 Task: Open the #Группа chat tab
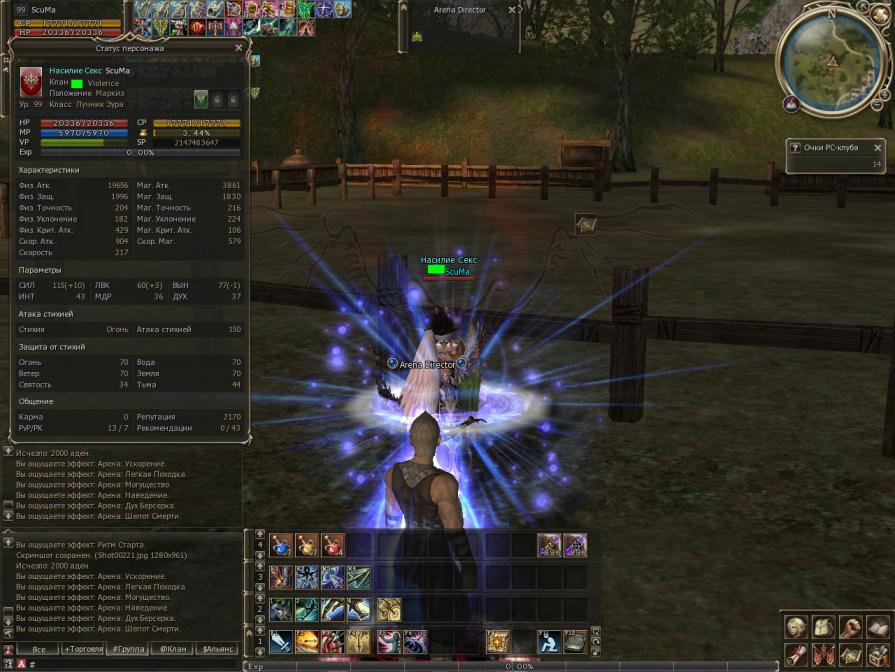tap(129, 649)
